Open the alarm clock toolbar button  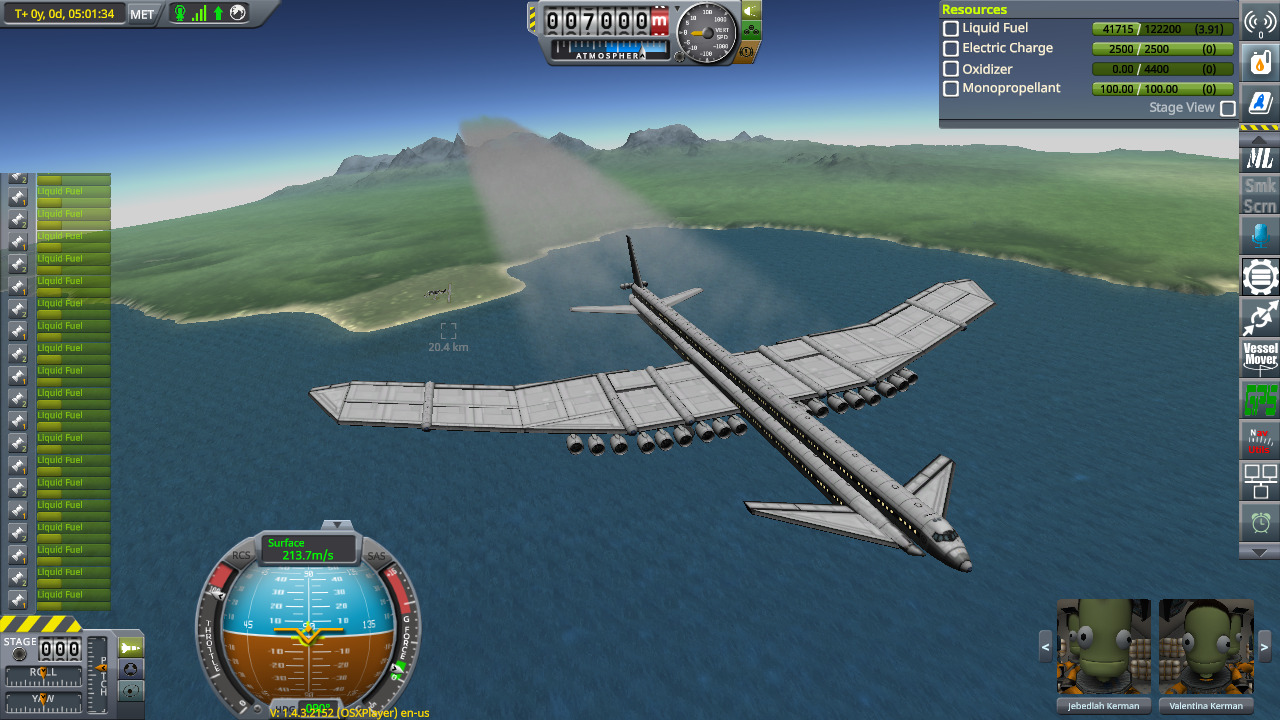click(1260, 521)
